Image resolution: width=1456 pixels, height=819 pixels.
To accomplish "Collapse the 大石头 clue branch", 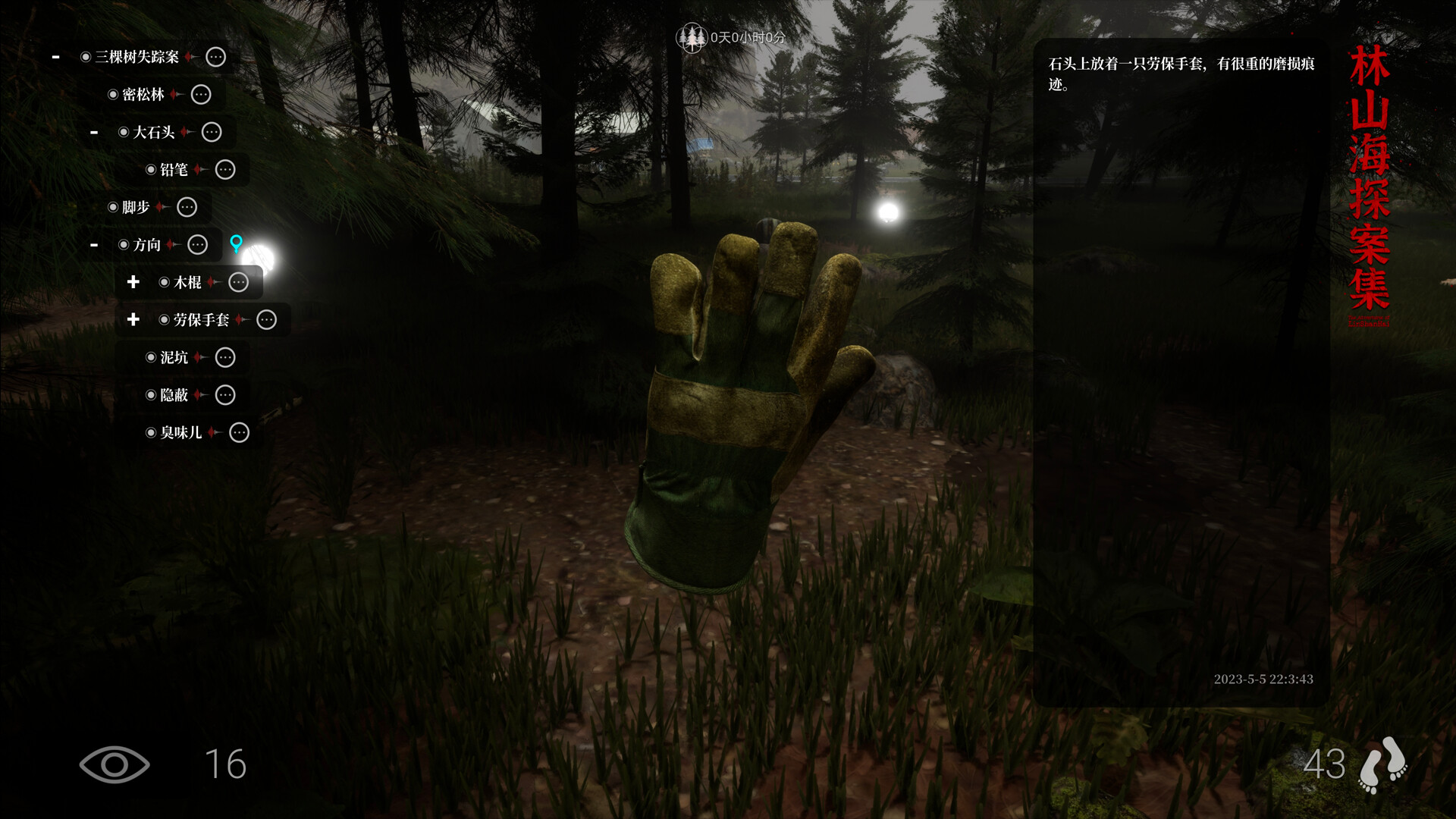I will pyautogui.click(x=94, y=132).
